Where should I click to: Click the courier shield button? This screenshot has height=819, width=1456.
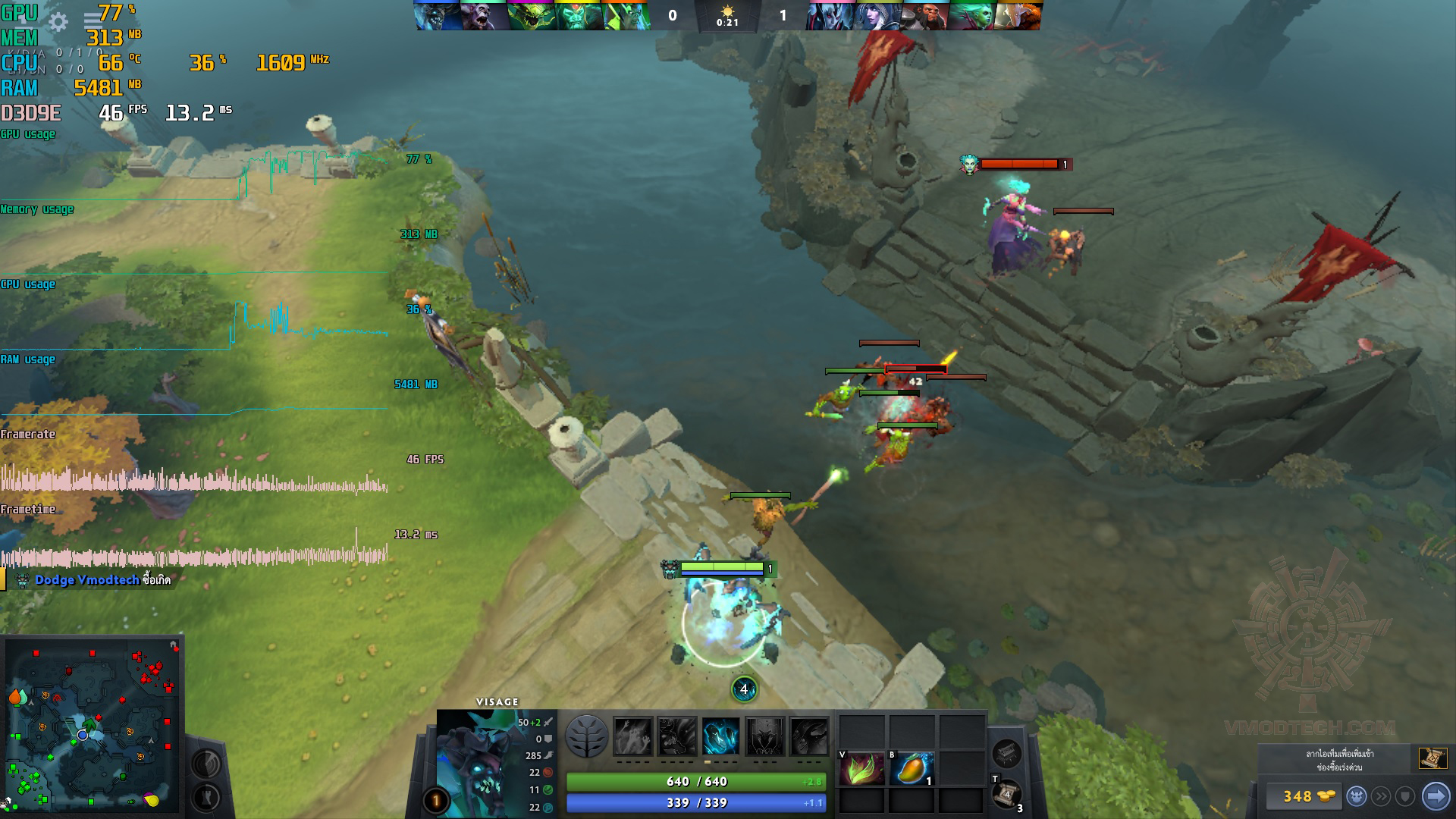click(1406, 796)
